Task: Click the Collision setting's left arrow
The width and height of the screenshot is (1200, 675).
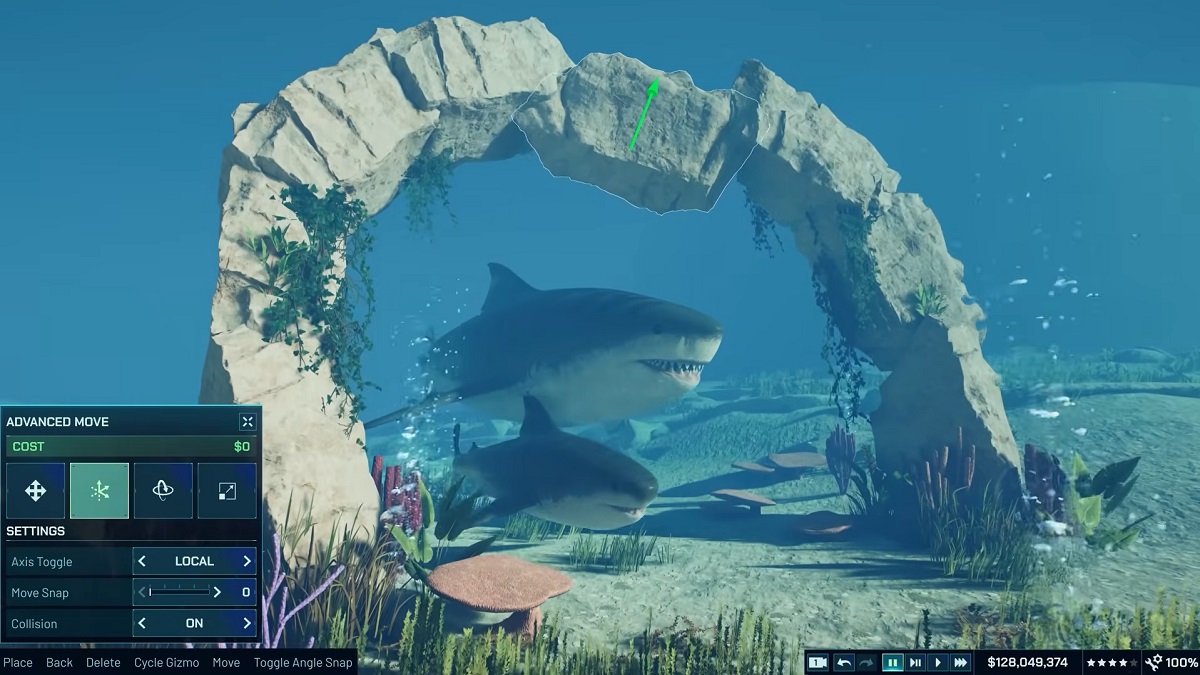Action: 142,623
